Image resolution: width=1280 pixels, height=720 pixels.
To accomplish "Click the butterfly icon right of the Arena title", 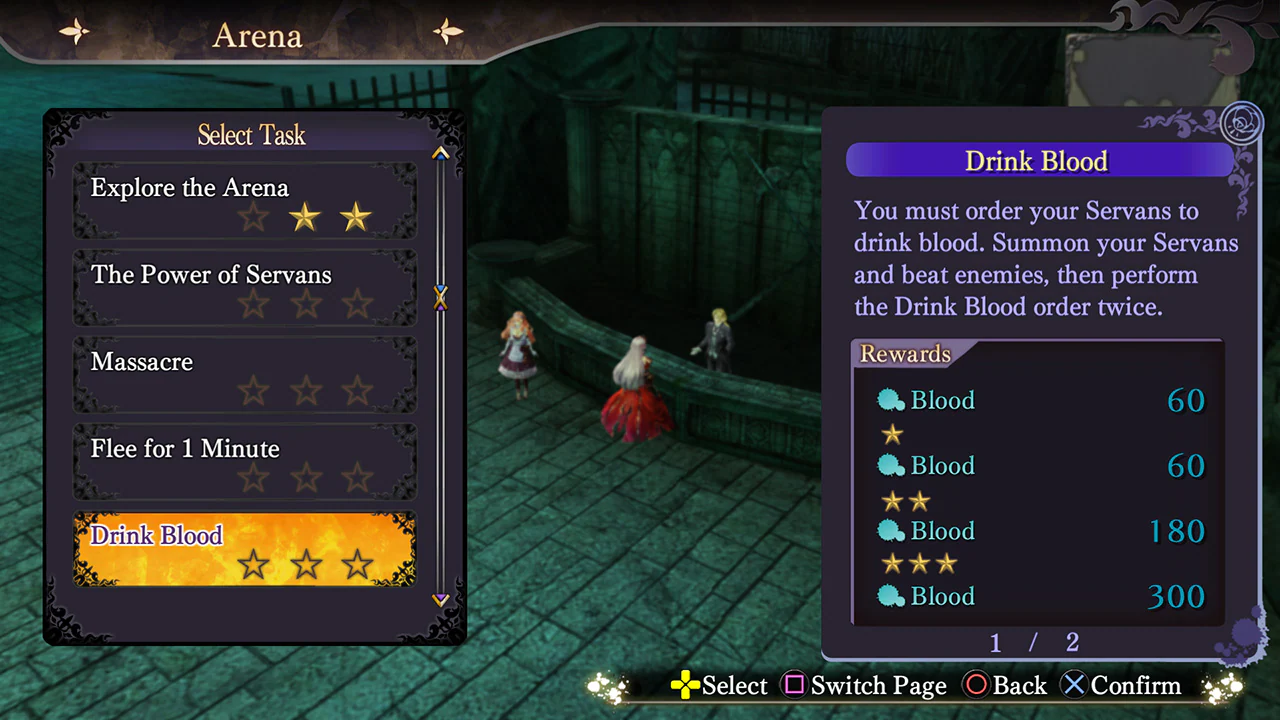I will coord(447,31).
